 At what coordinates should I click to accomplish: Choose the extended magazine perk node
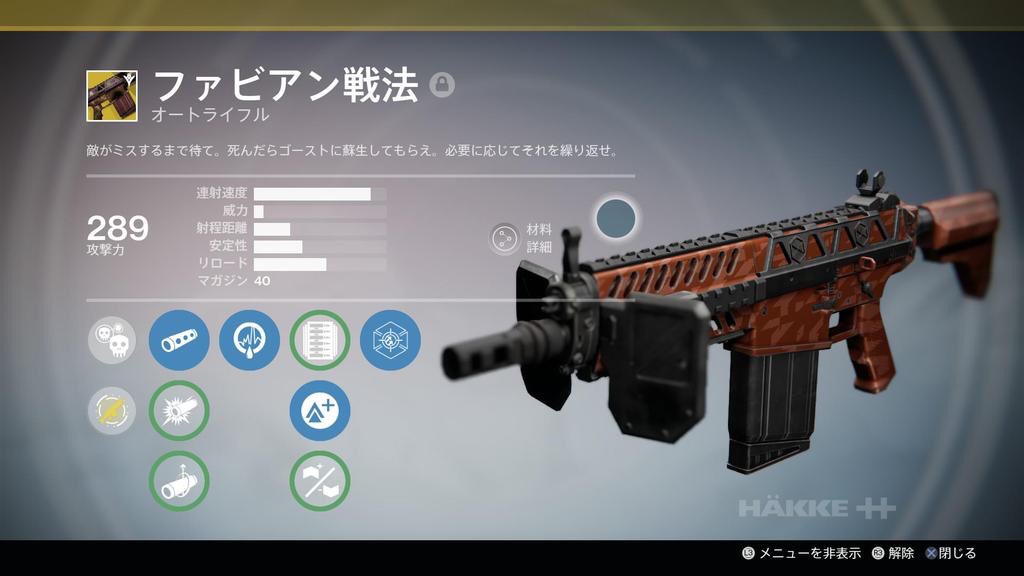point(320,340)
